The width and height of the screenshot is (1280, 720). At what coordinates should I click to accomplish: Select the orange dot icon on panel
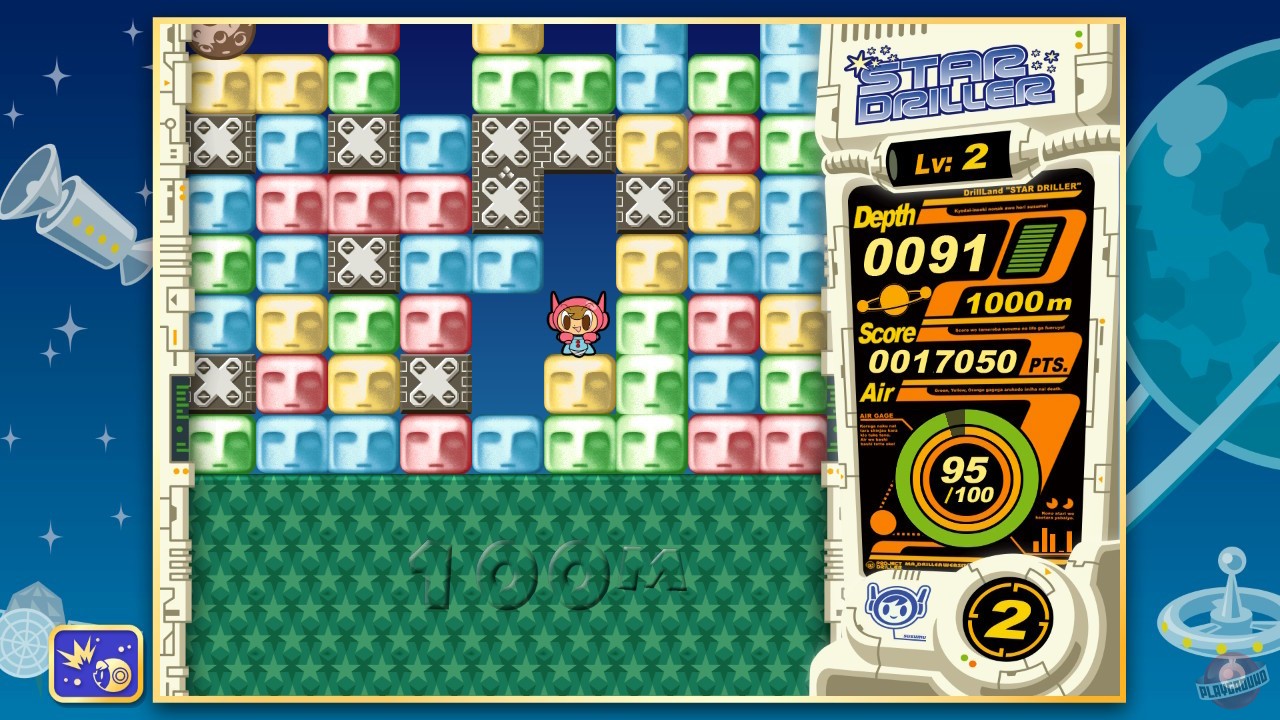(881, 524)
